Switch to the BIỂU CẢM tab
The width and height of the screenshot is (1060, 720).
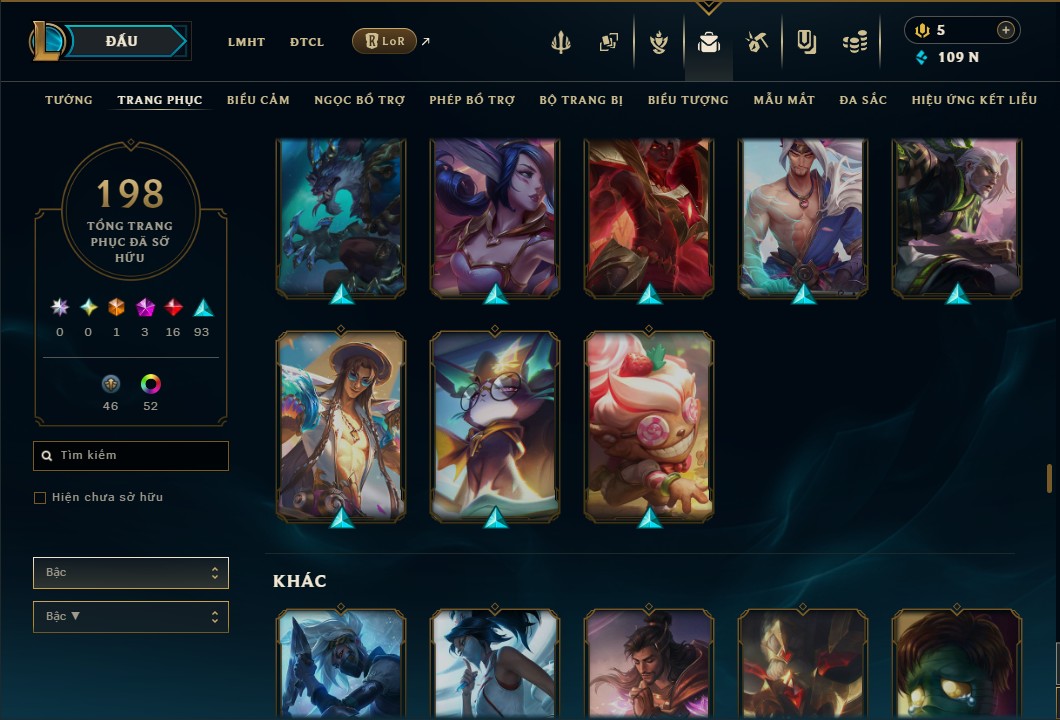pos(258,100)
